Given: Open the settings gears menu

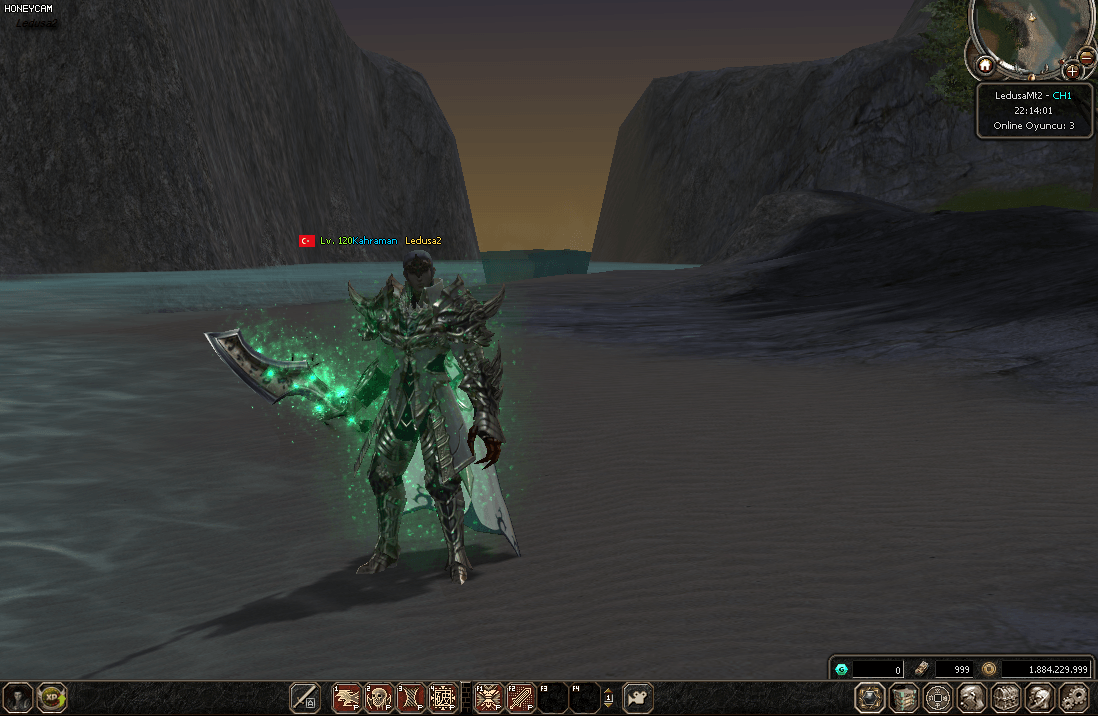Looking at the screenshot, I should pos(1074,698).
